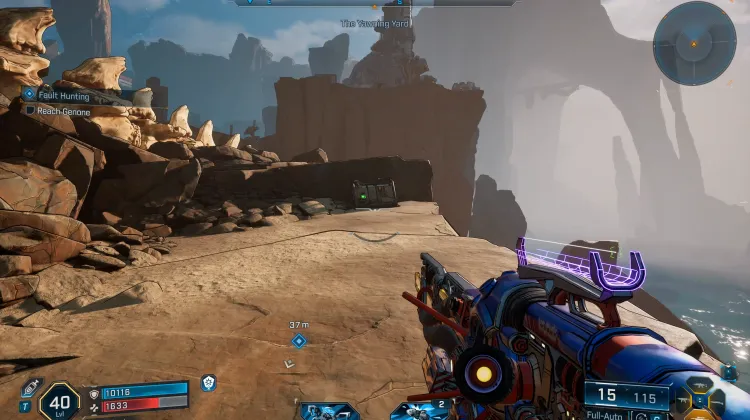Activate the left action skill icon
The image size is (750, 420).
tap(328, 411)
